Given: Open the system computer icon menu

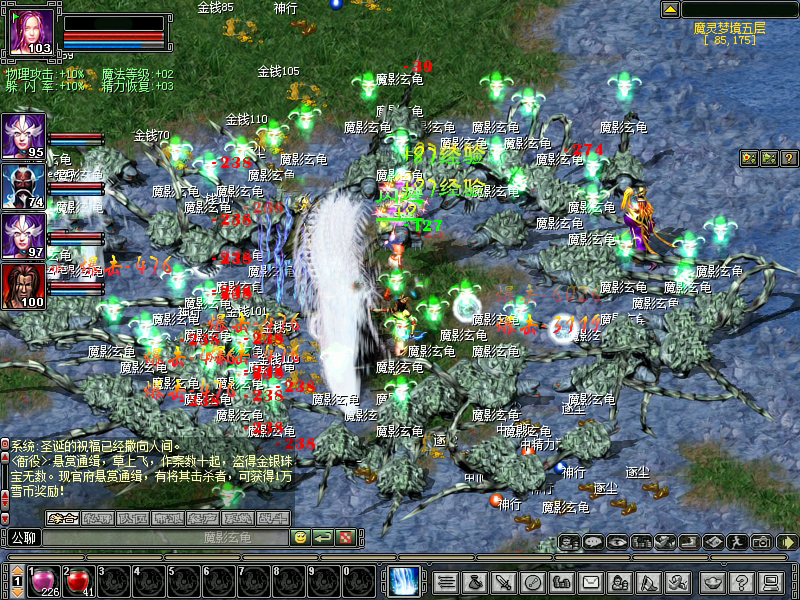Looking at the screenshot, I should coord(770,581).
